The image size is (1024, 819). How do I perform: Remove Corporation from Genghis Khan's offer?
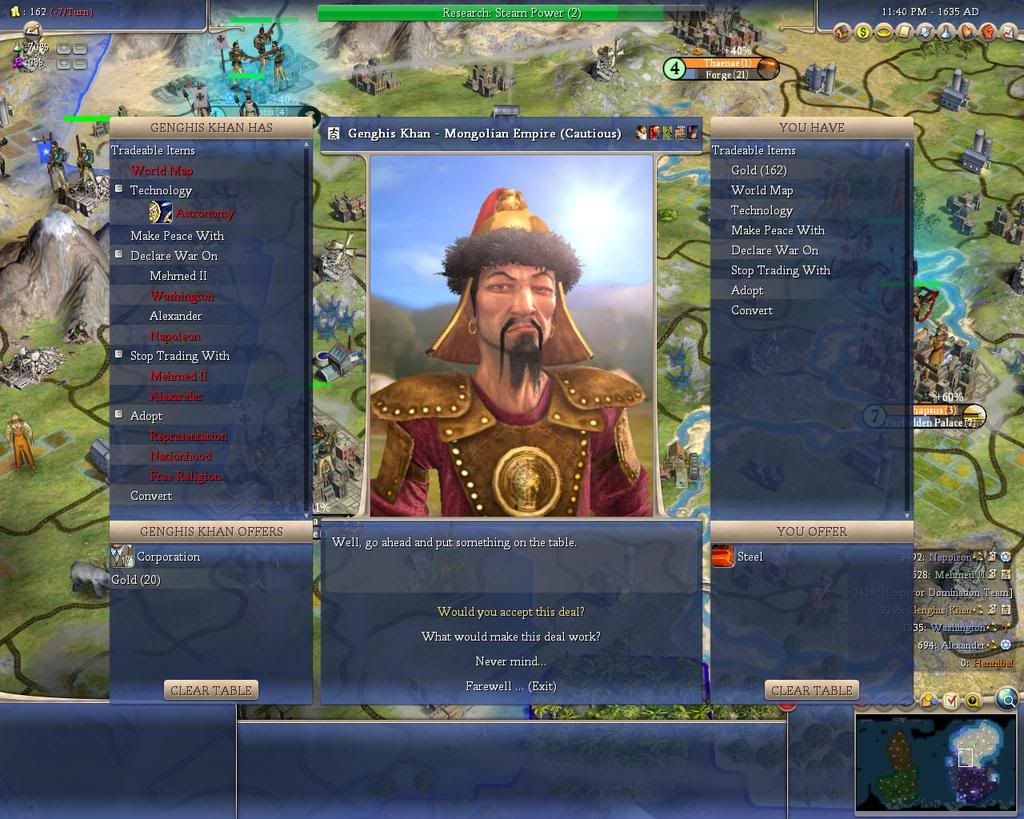point(167,557)
